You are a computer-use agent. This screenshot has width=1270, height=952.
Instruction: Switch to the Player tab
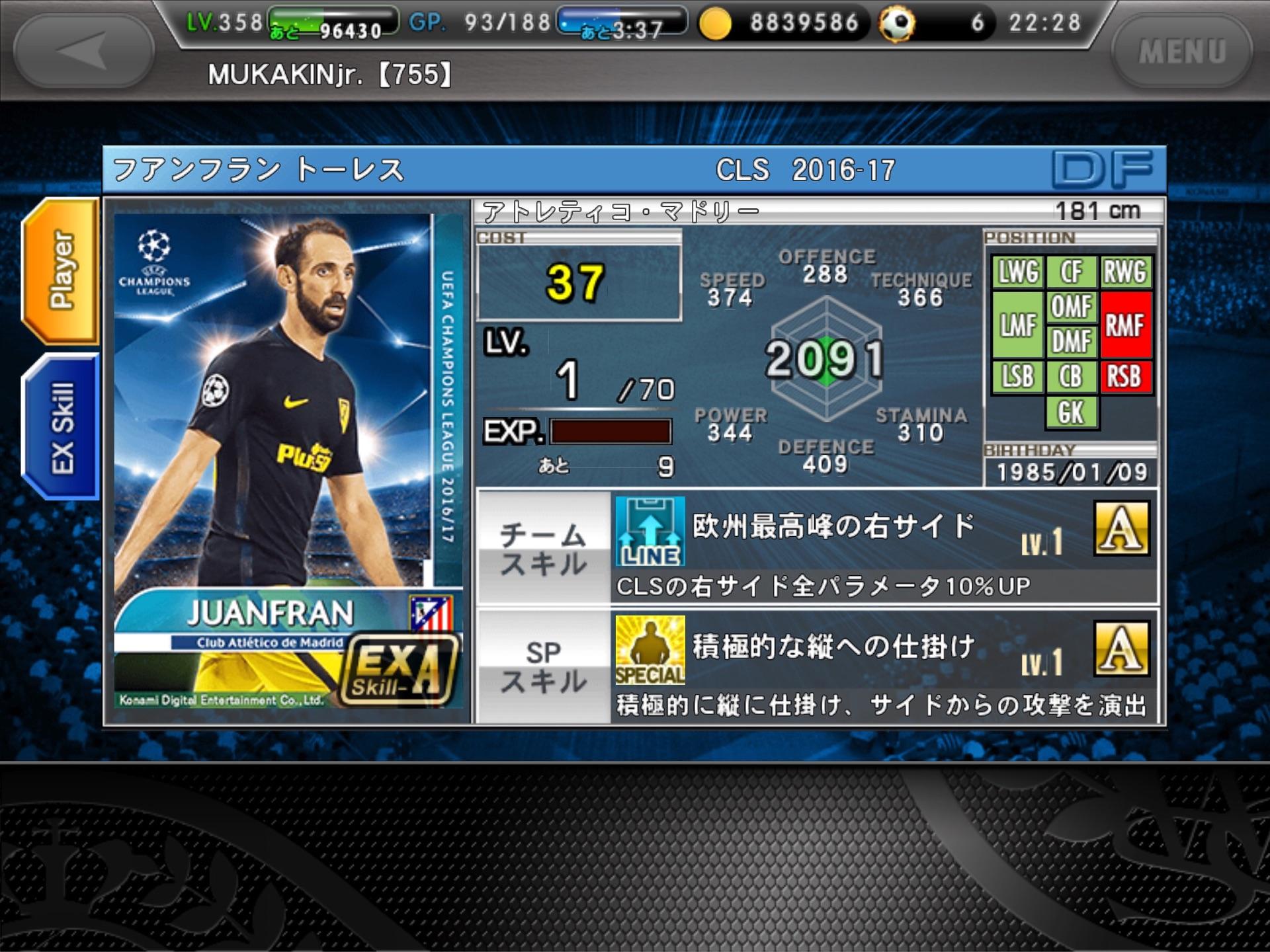point(62,270)
